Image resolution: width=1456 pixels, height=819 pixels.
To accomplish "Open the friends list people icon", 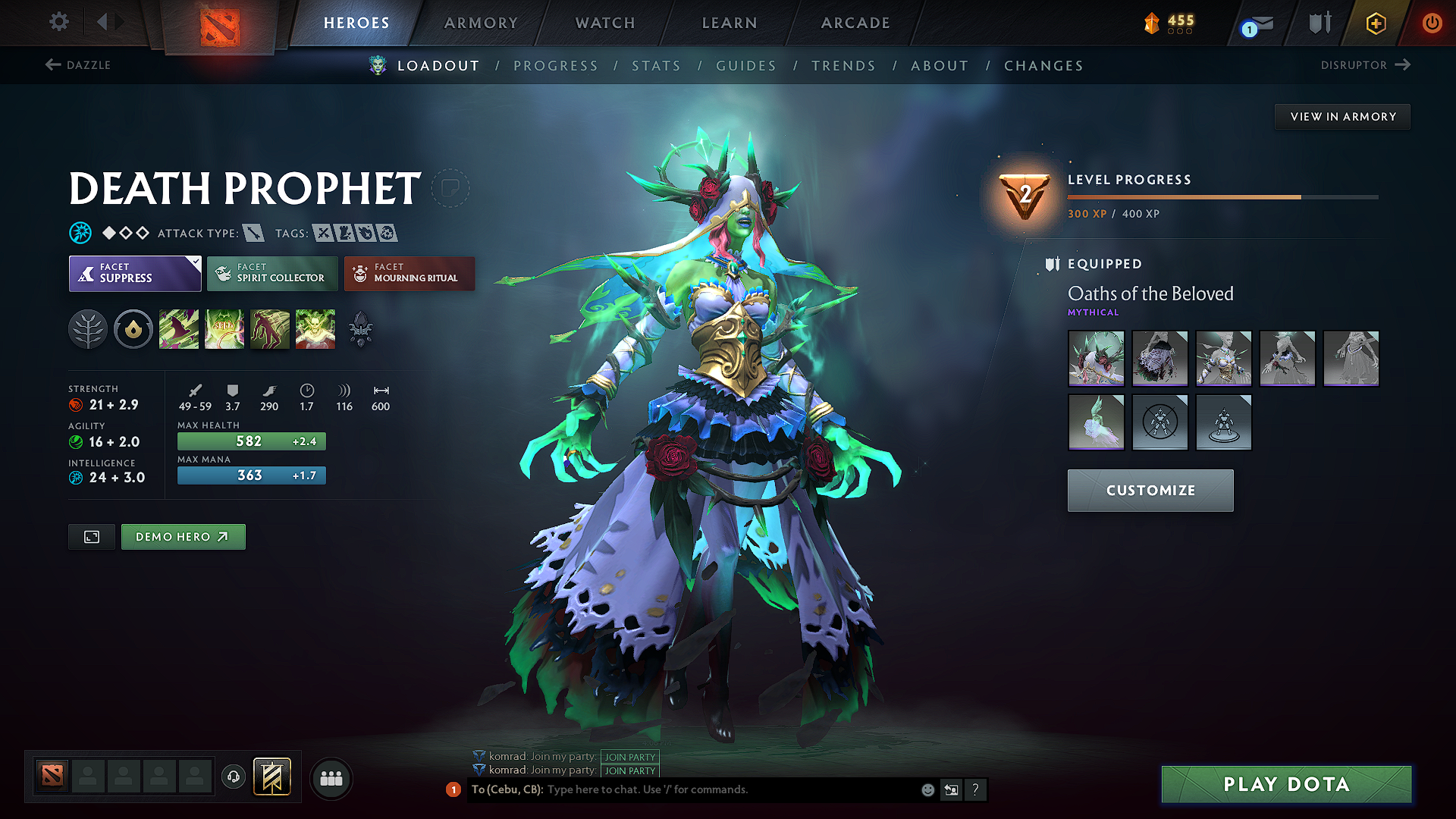I will click(331, 777).
